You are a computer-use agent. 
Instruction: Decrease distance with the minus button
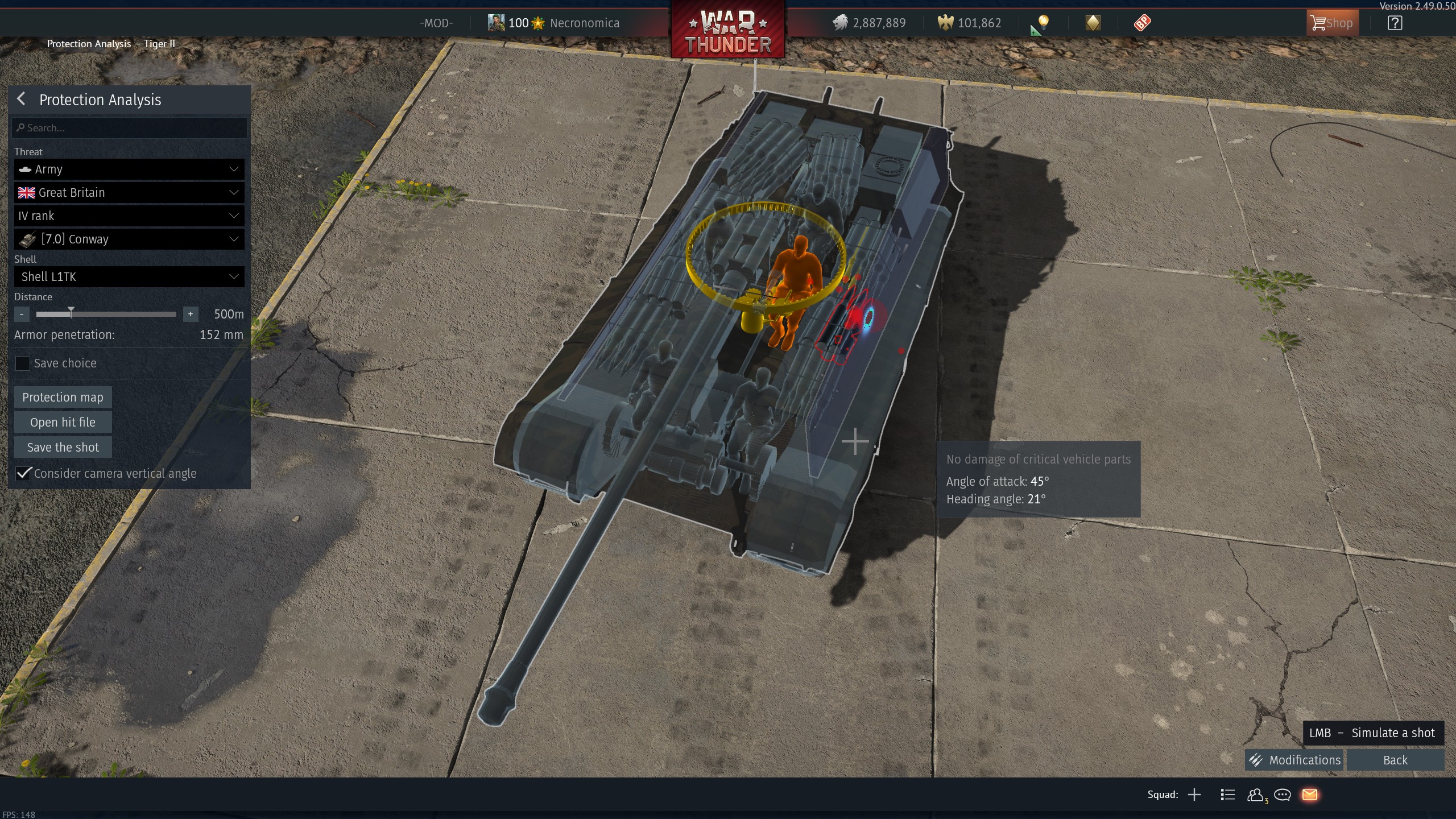pyautogui.click(x=22, y=314)
